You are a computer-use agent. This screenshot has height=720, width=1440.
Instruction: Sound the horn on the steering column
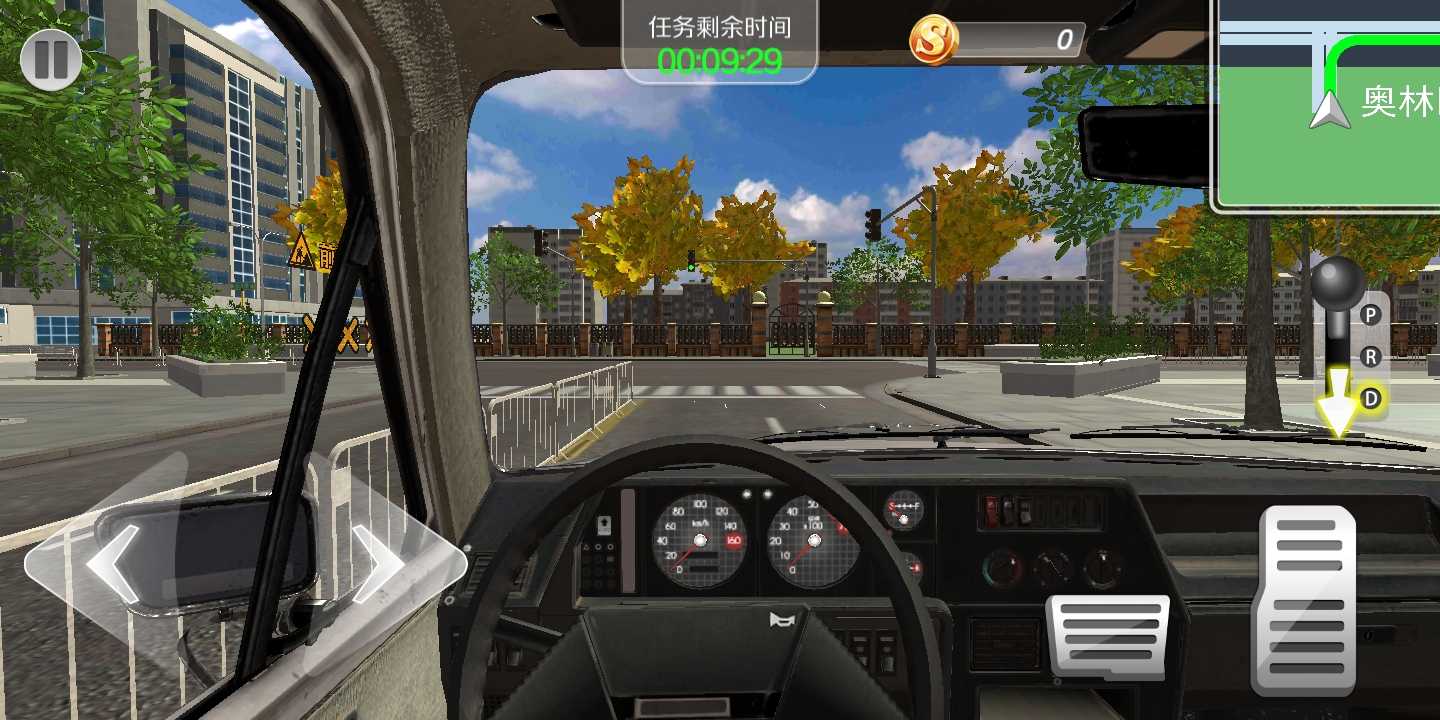(781, 618)
